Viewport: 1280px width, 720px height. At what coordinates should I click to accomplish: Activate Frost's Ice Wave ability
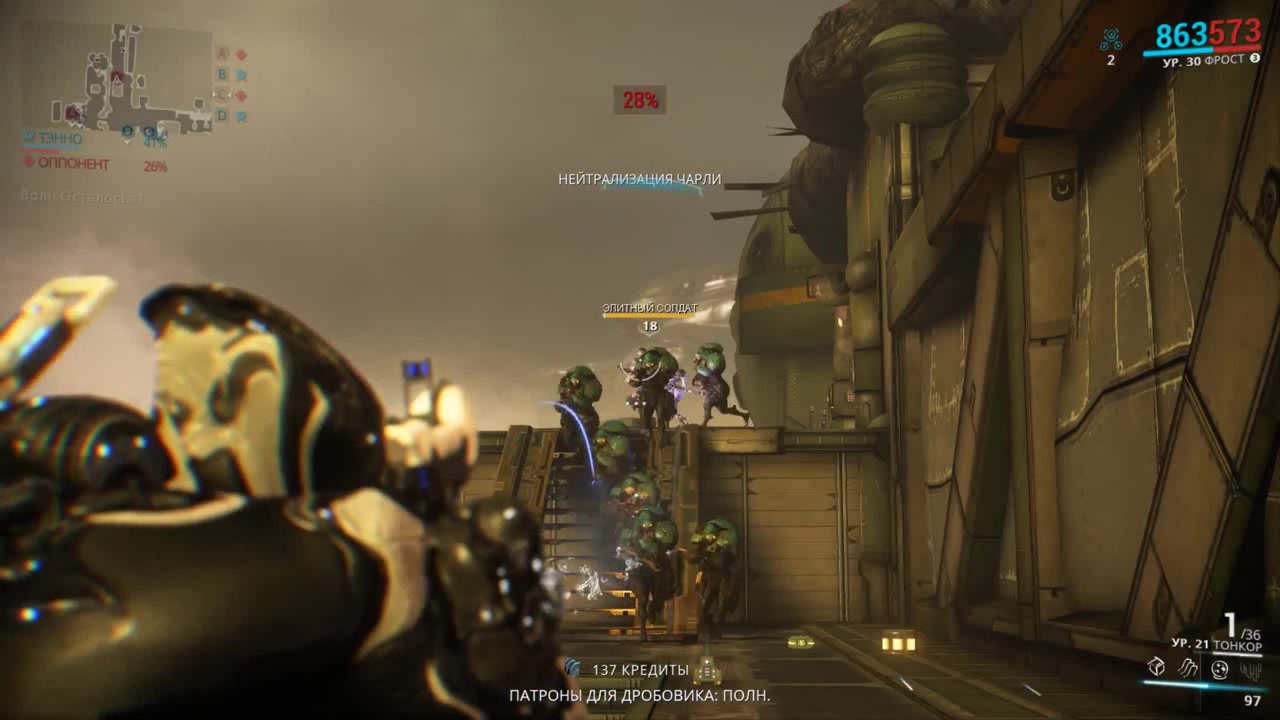pyautogui.click(x=1188, y=667)
